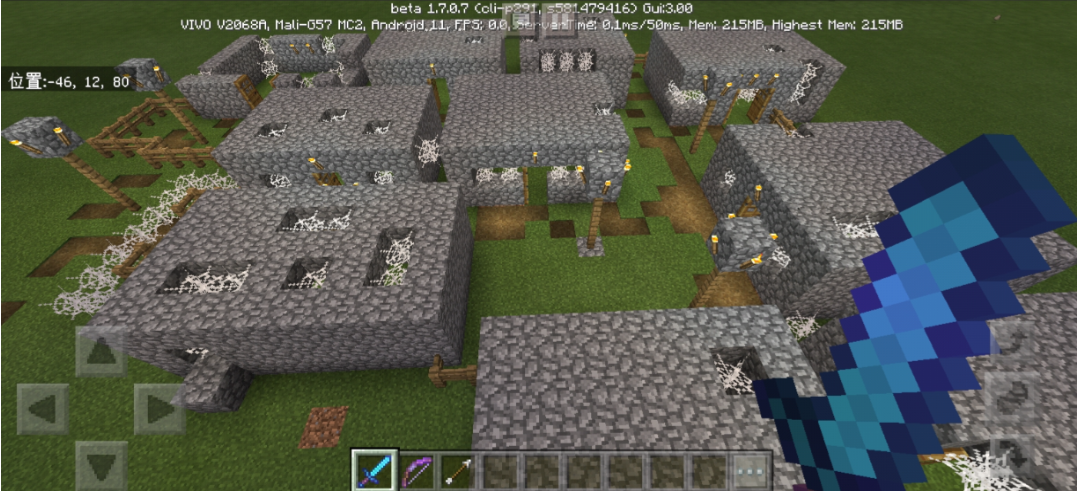Choose the arrow slot in the hotbar
The width and height of the screenshot is (1077, 491).
point(457,470)
